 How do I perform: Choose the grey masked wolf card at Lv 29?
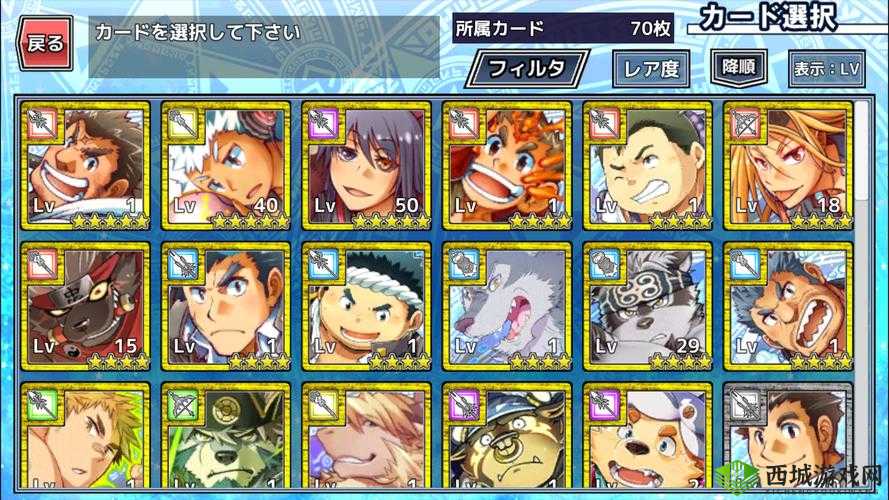(647, 306)
